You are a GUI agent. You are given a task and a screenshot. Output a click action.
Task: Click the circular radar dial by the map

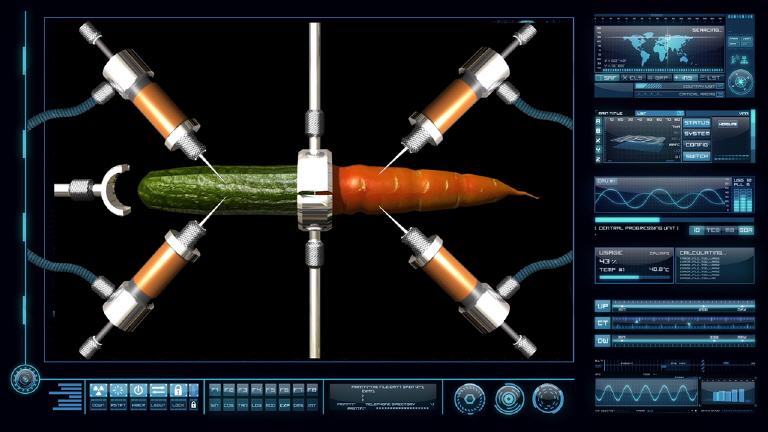click(740, 81)
